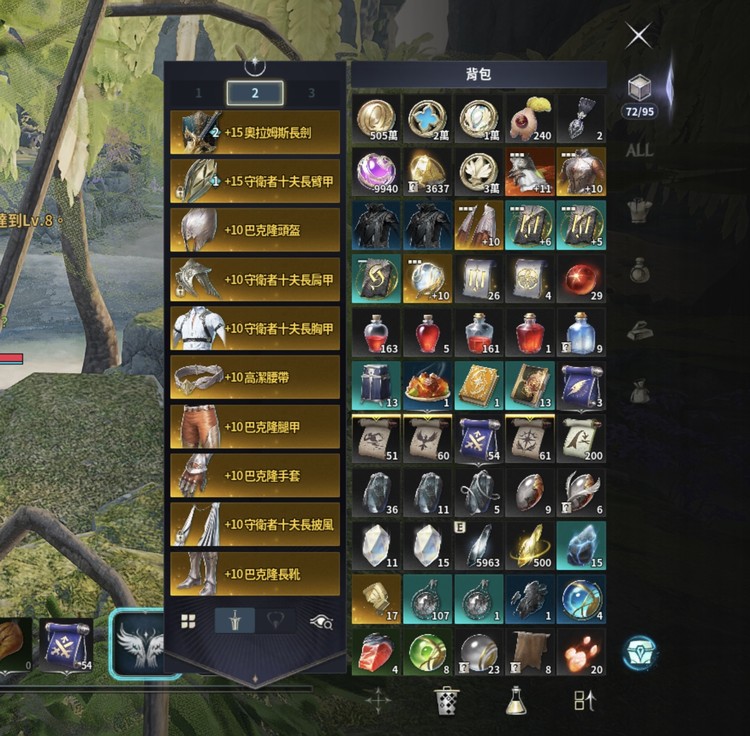This screenshot has height=736, width=750.
Task: Select the +10 巴克隆頭盔 equipment row
Action: (x=255, y=230)
